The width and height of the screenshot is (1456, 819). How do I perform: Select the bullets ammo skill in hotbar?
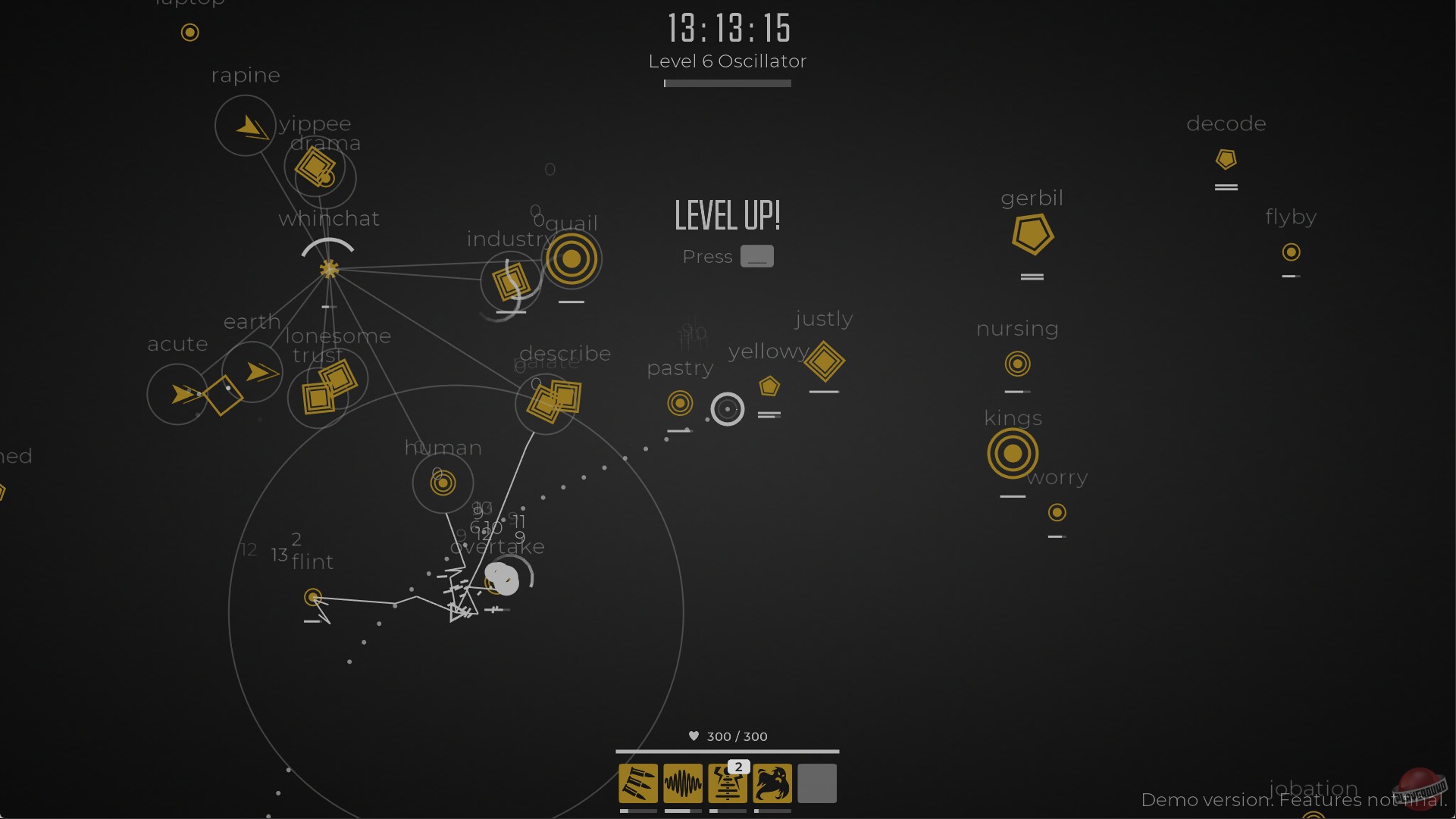coord(637,784)
